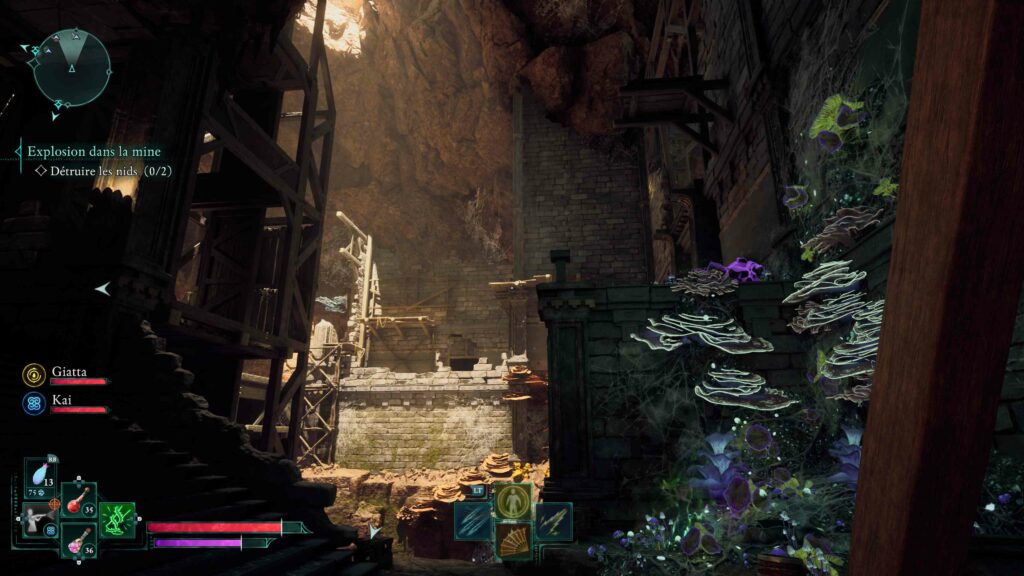Activate the green lightning ability
The height and width of the screenshot is (576, 1024).
[x=117, y=520]
